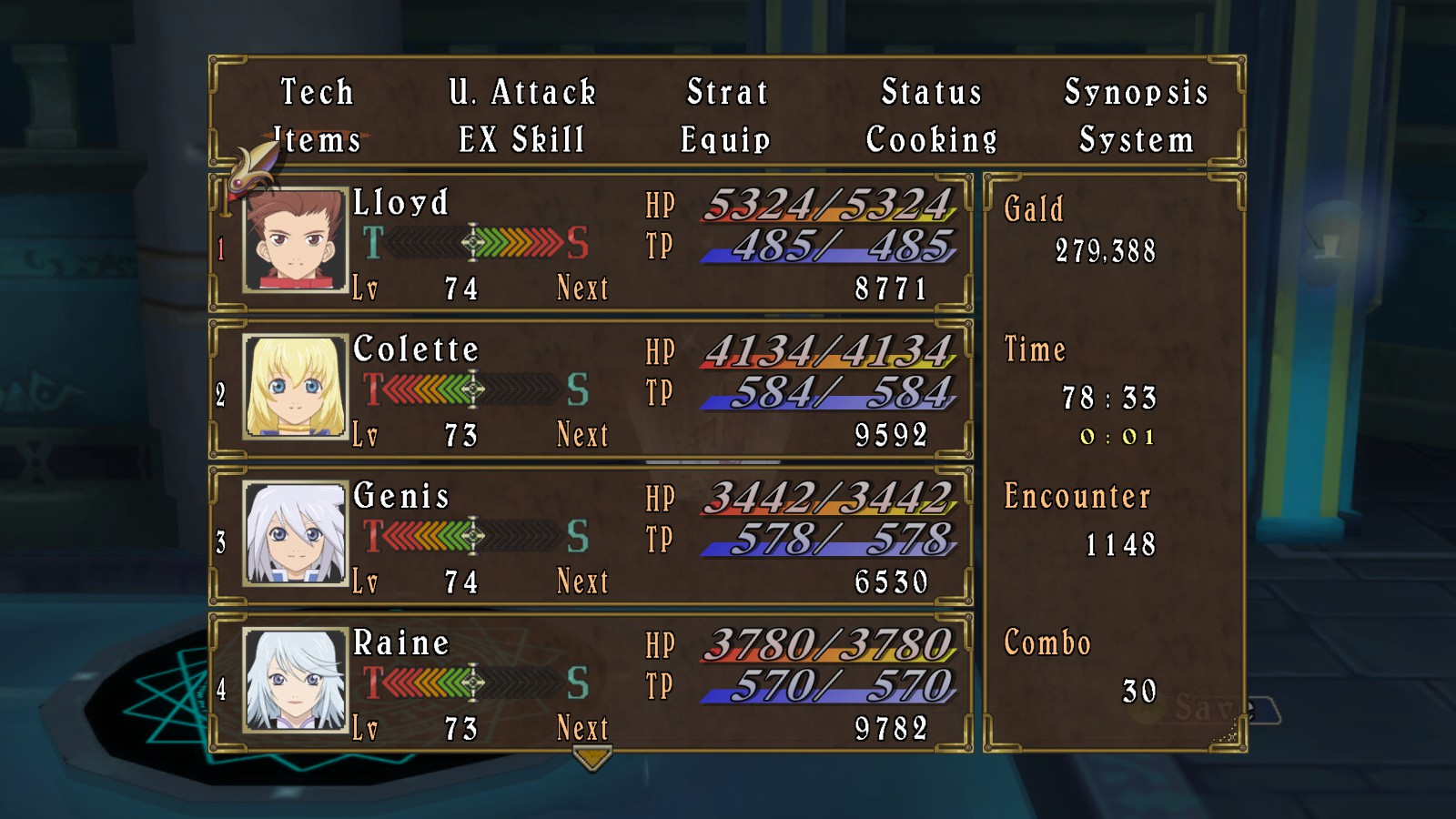The width and height of the screenshot is (1456, 819).
Task: Open the Tech menu
Action: coord(317,92)
